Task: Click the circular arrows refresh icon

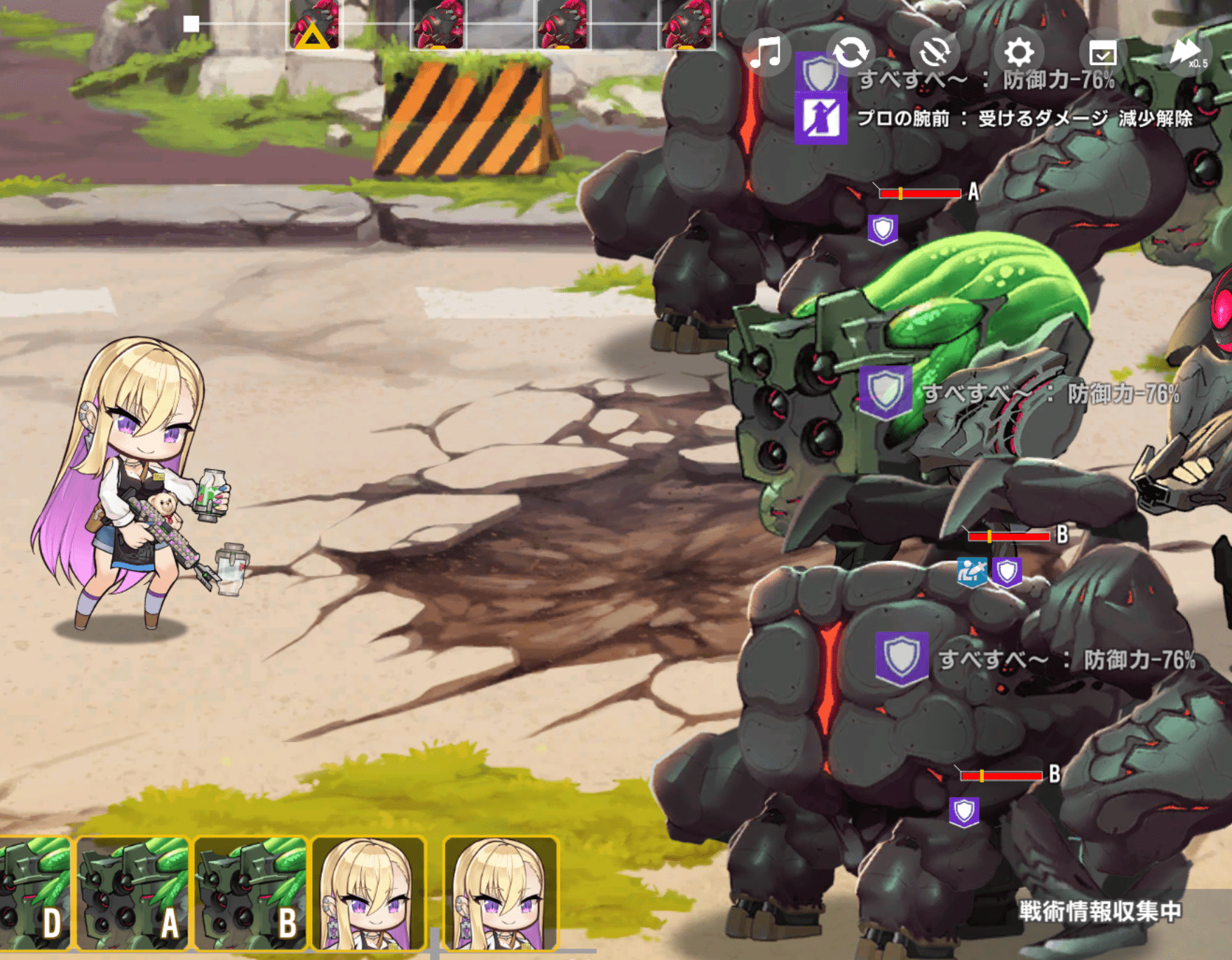Action: click(x=851, y=53)
